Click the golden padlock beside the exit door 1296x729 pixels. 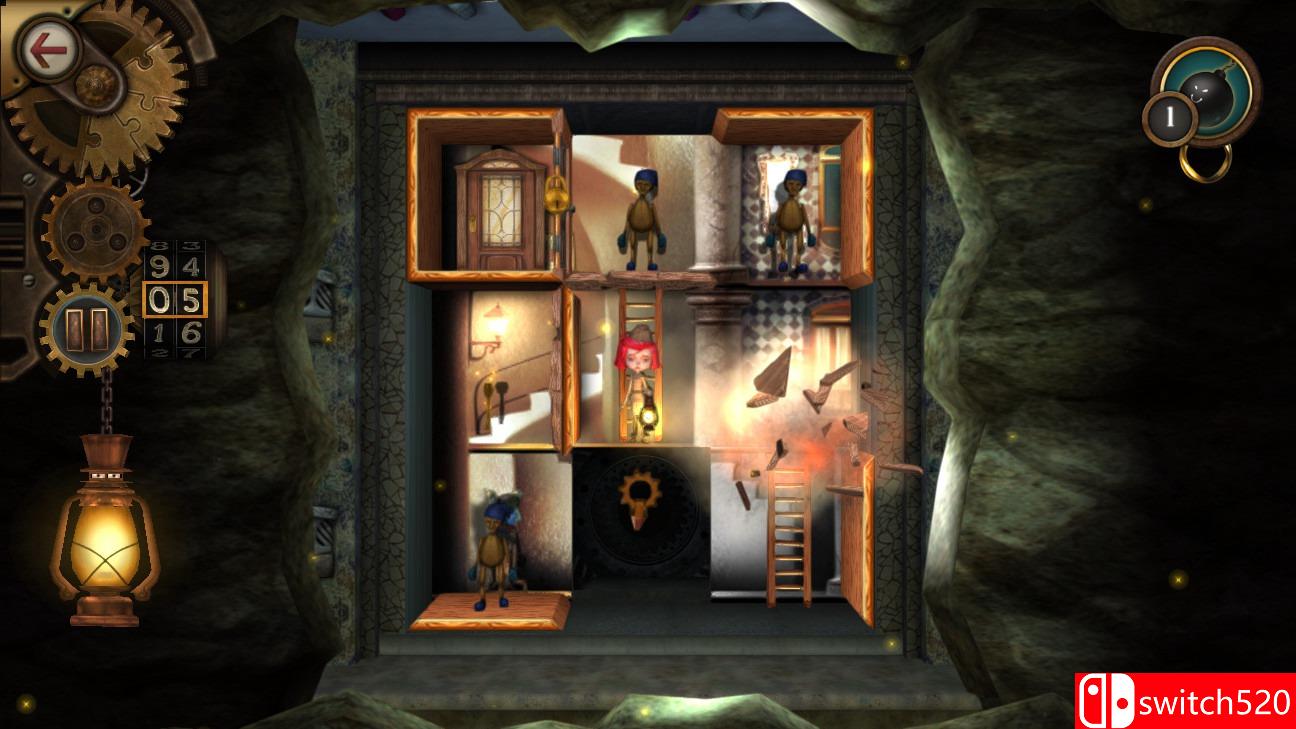[556, 195]
